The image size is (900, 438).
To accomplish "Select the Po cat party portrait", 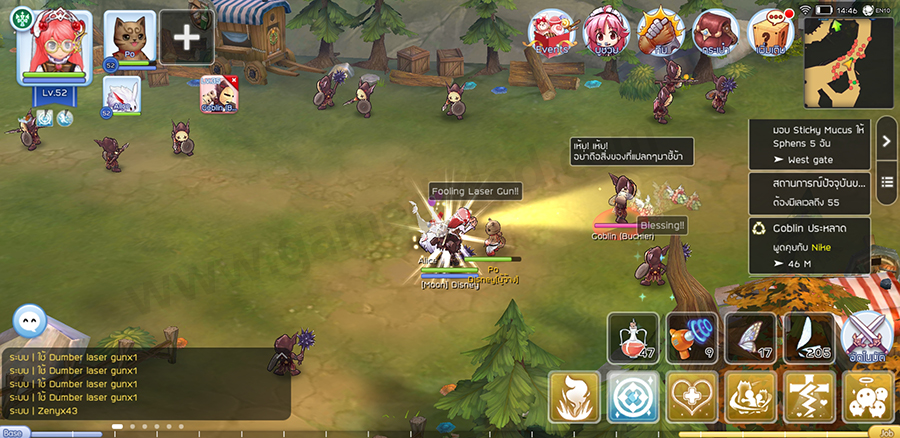I will (130, 37).
